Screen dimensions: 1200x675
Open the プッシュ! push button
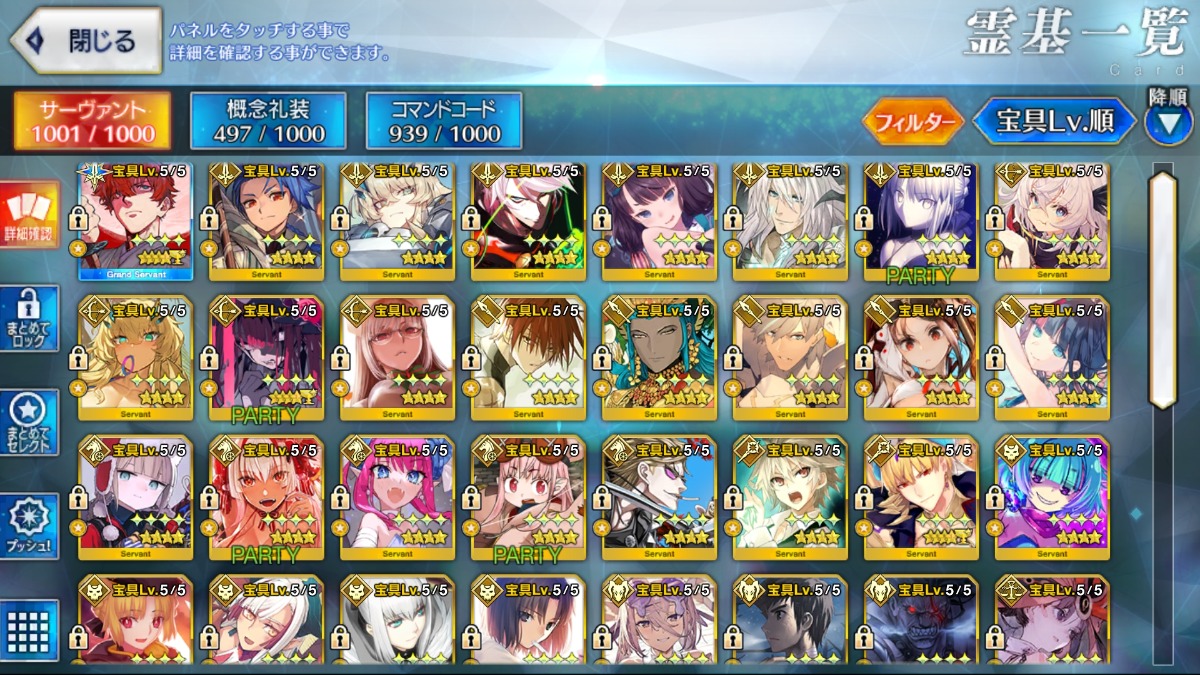click(30, 527)
